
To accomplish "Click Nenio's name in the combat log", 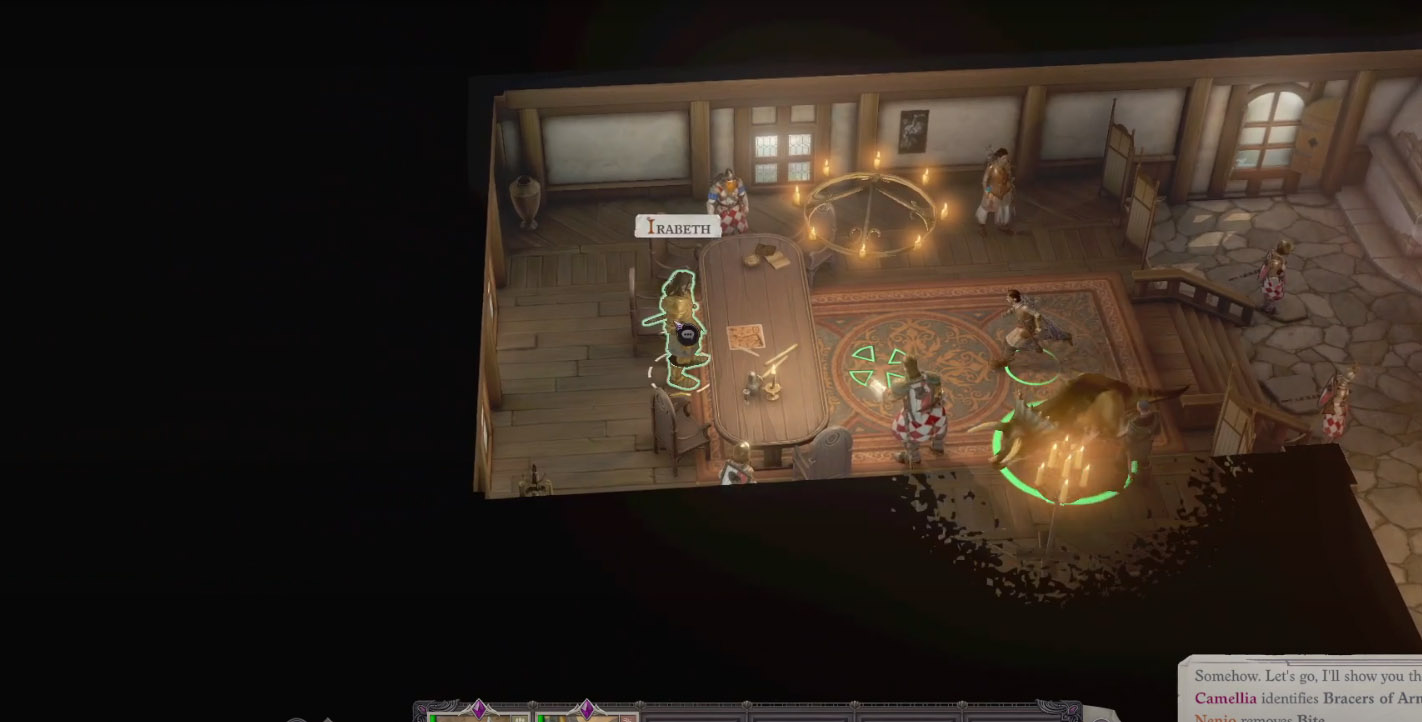I will pyautogui.click(x=1214, y=719).
